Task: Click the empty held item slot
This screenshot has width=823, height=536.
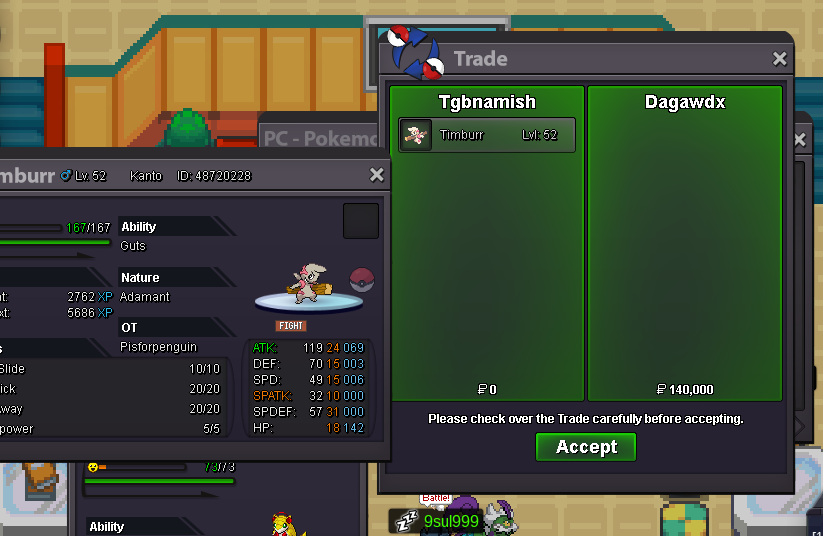Action: [361, 221]
